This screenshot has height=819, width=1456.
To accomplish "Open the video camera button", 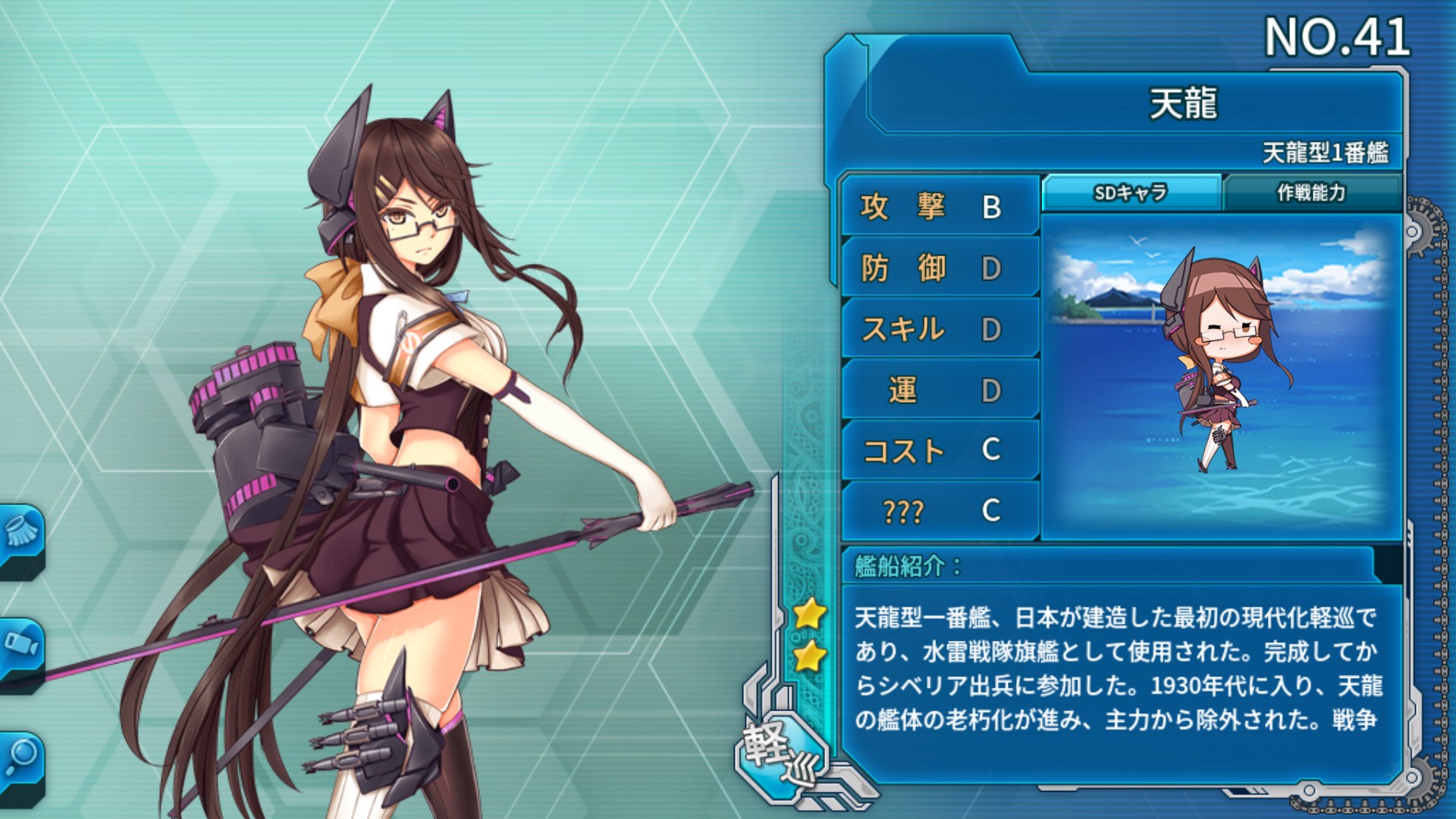I will coord(20,646).
